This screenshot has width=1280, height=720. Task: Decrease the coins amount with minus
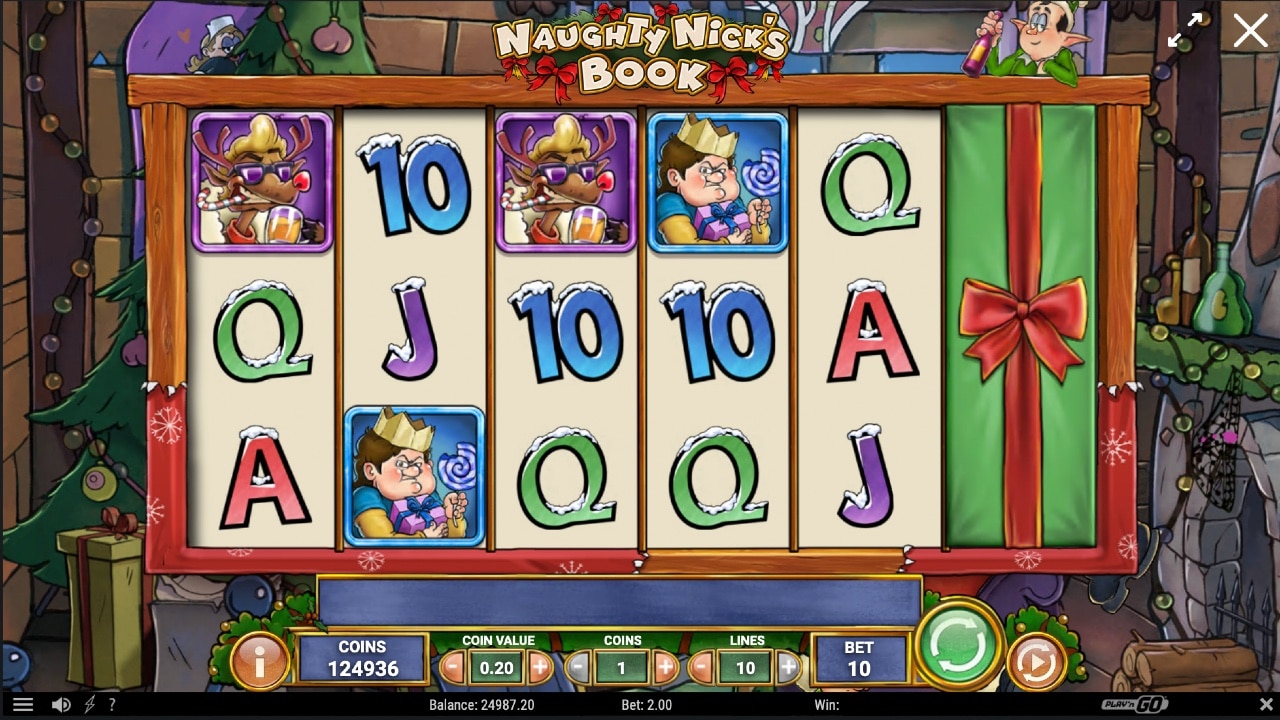coord(578,665)
